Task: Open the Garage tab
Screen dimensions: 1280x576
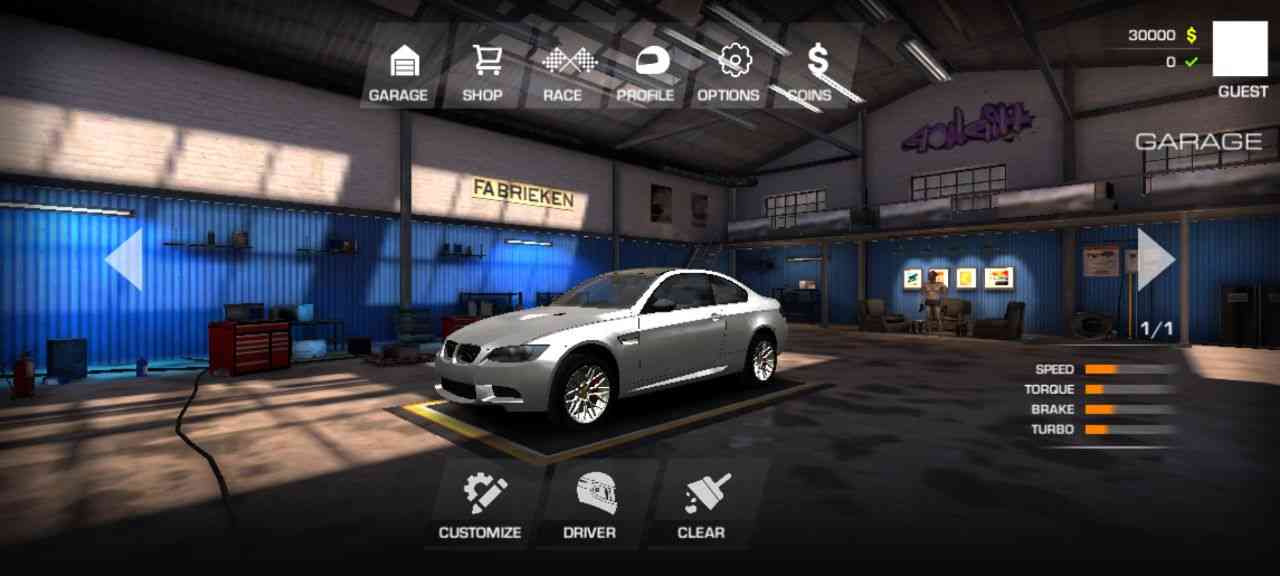Action: pos(398,72)
